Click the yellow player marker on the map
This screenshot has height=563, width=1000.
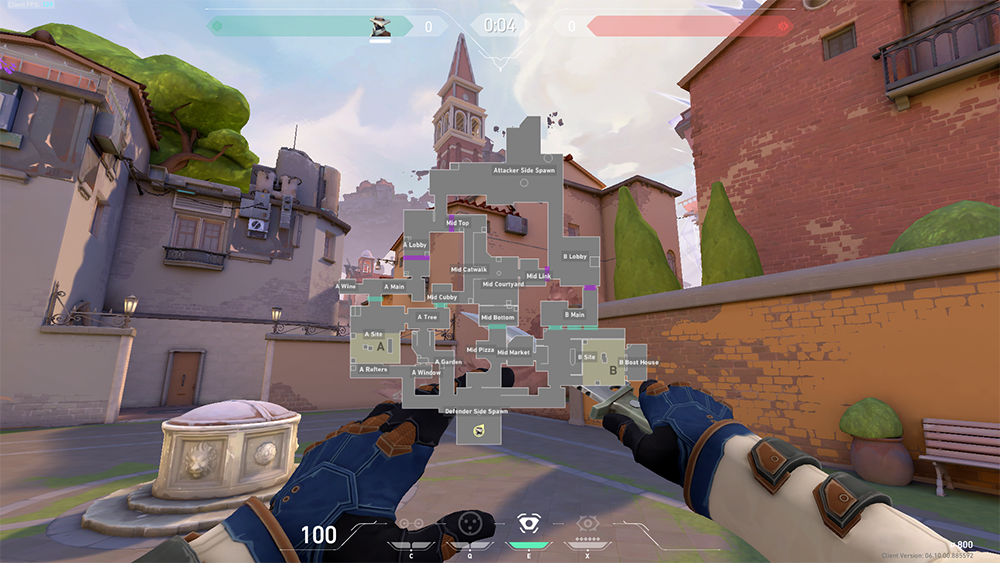click(478, 430)
